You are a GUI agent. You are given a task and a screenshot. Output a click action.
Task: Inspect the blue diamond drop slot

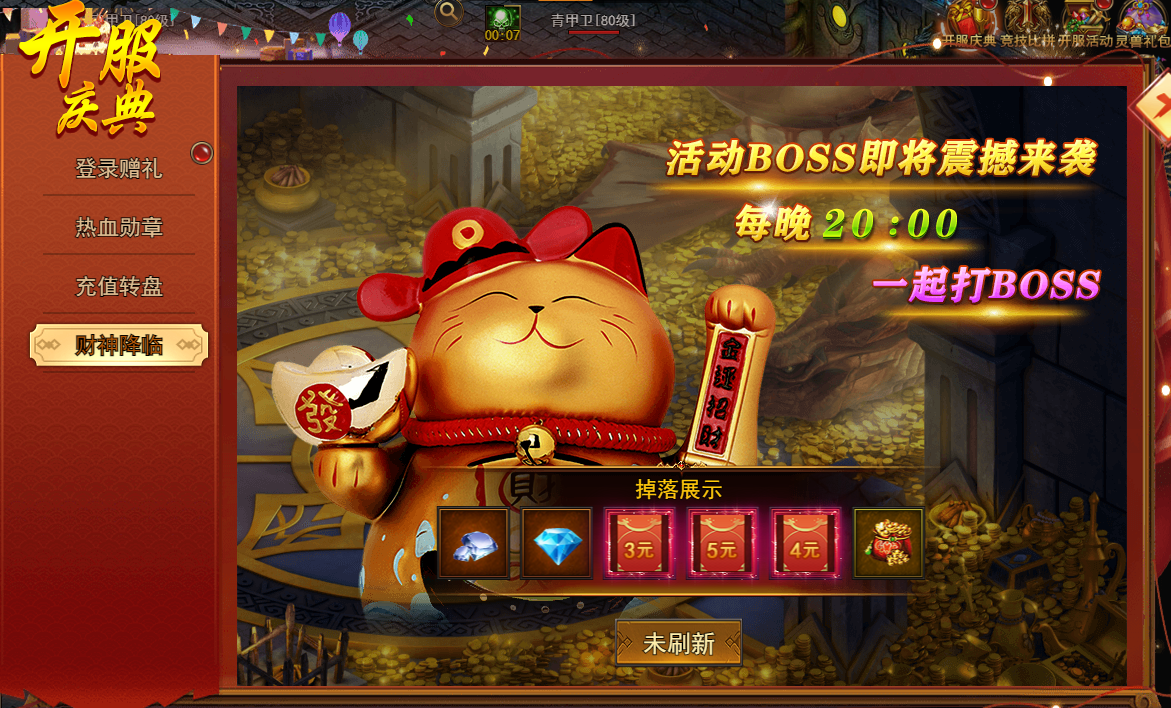pyautogui.click(x=557, y=543)
